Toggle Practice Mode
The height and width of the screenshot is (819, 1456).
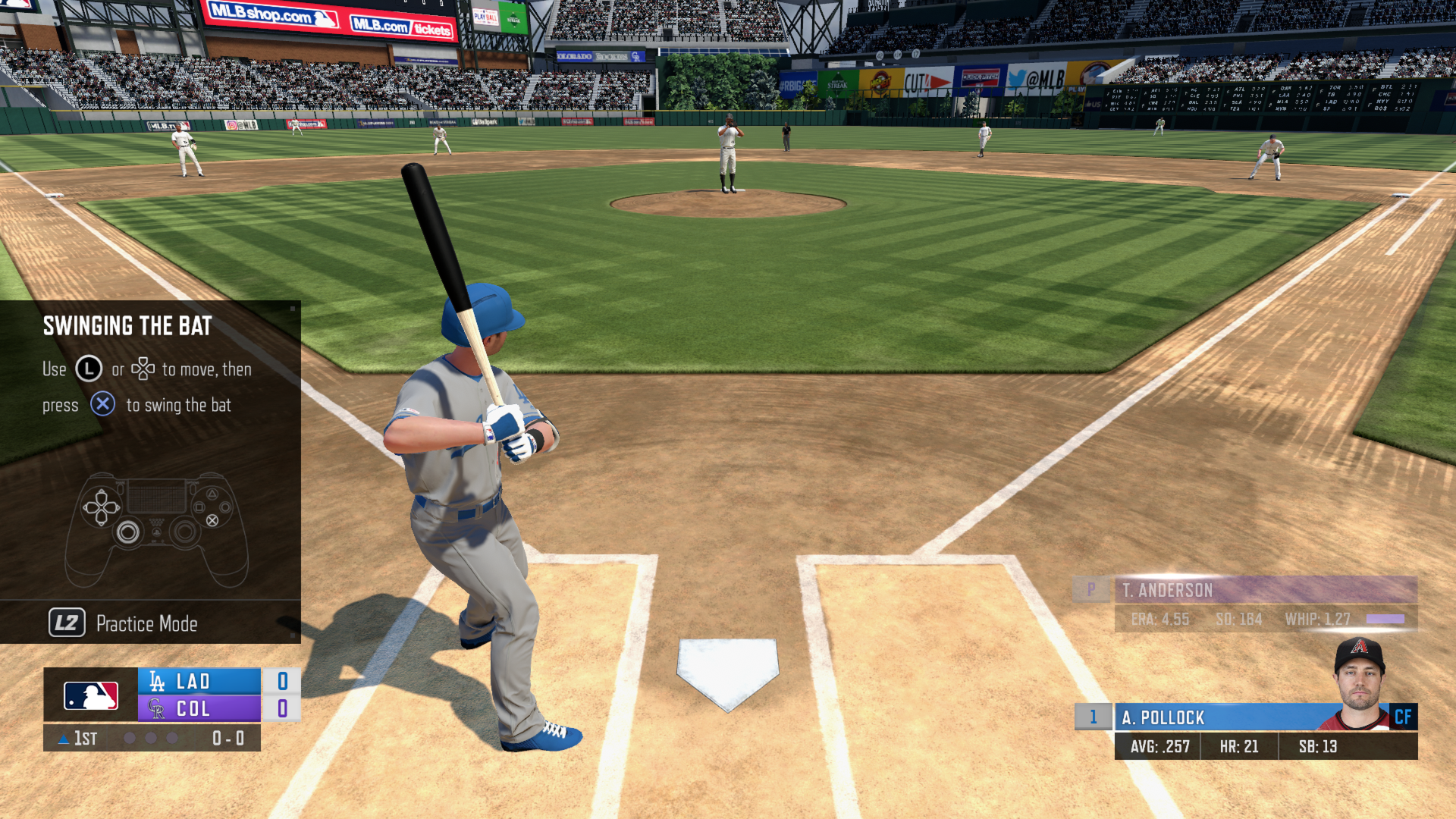145,623
